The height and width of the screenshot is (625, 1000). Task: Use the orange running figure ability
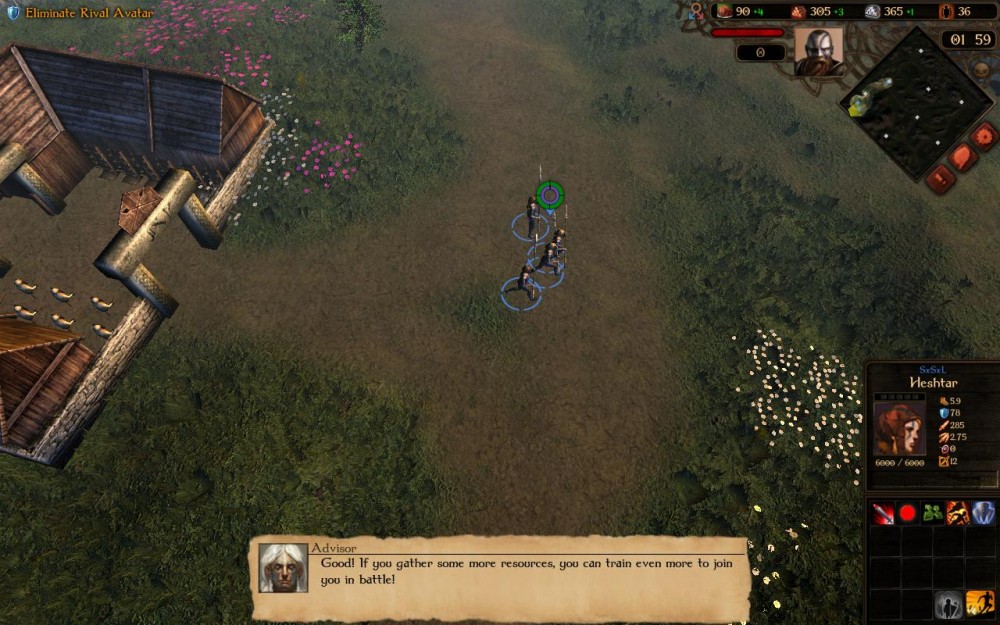pyautogui.click(x=958, y=513)
